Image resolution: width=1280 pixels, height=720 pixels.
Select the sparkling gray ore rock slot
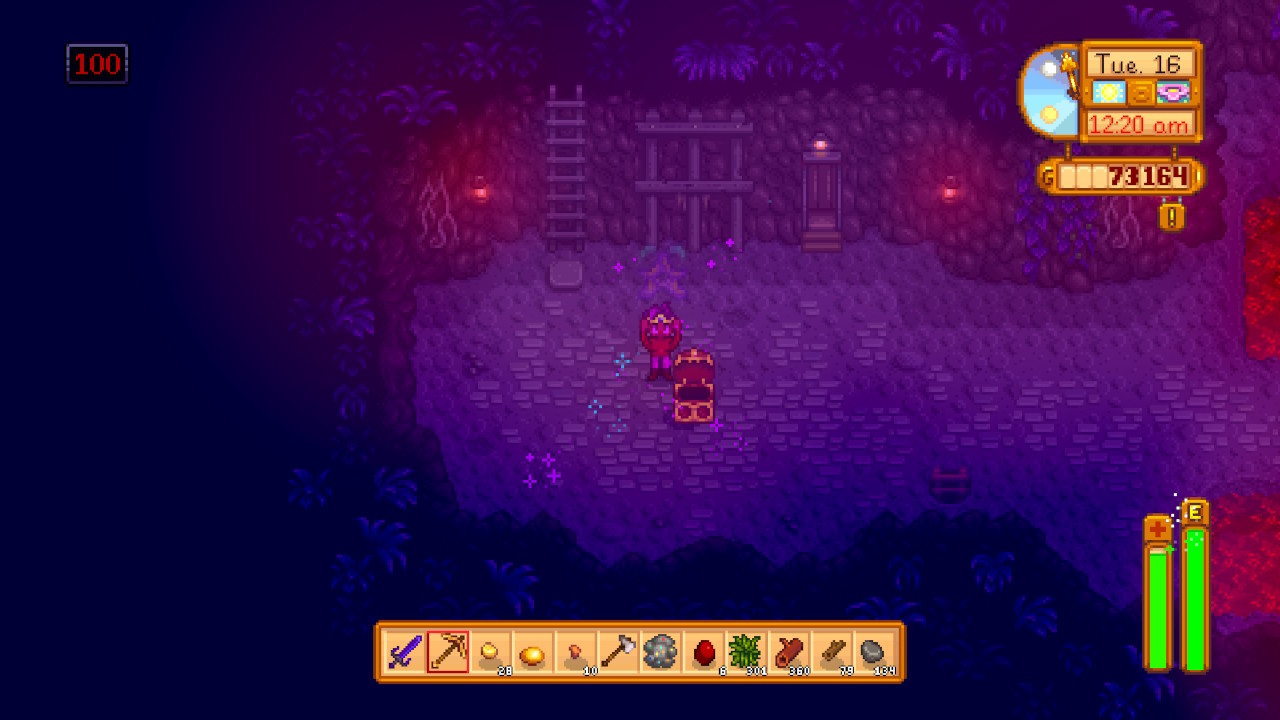click(661, 653)
